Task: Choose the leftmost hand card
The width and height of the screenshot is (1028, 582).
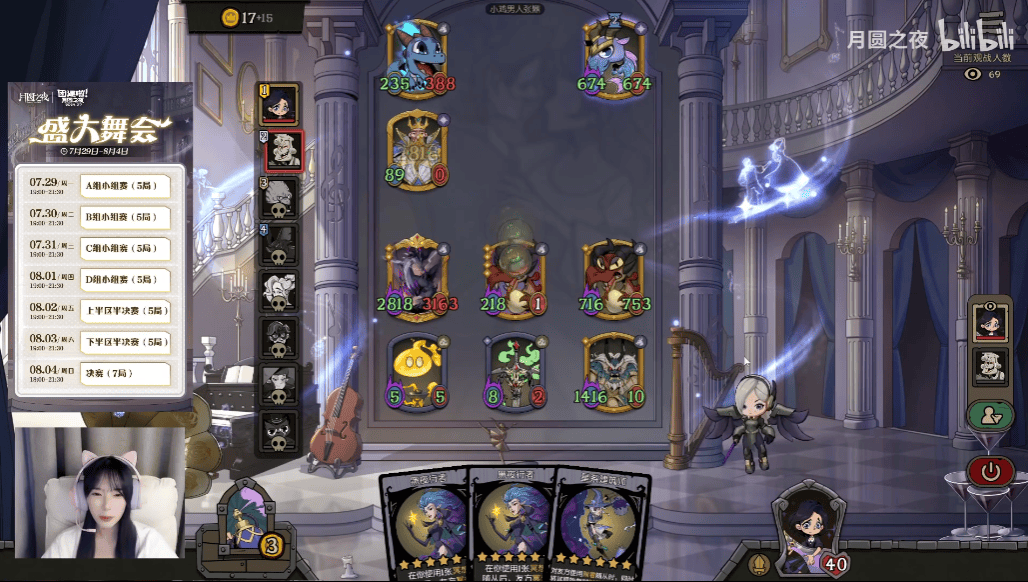Action: [423, 525]
